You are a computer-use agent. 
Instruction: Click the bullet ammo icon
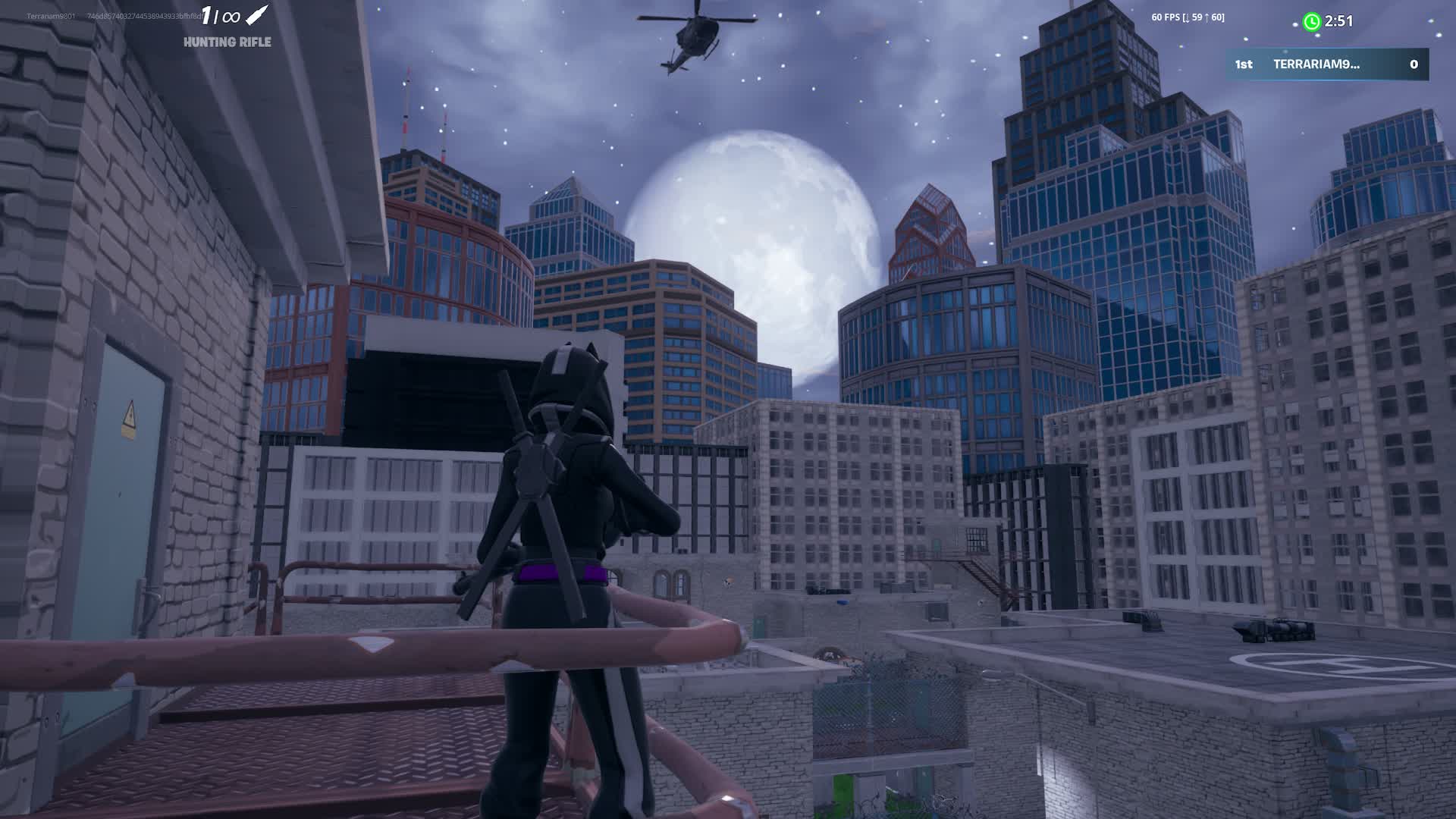click(x=258, y=15)
